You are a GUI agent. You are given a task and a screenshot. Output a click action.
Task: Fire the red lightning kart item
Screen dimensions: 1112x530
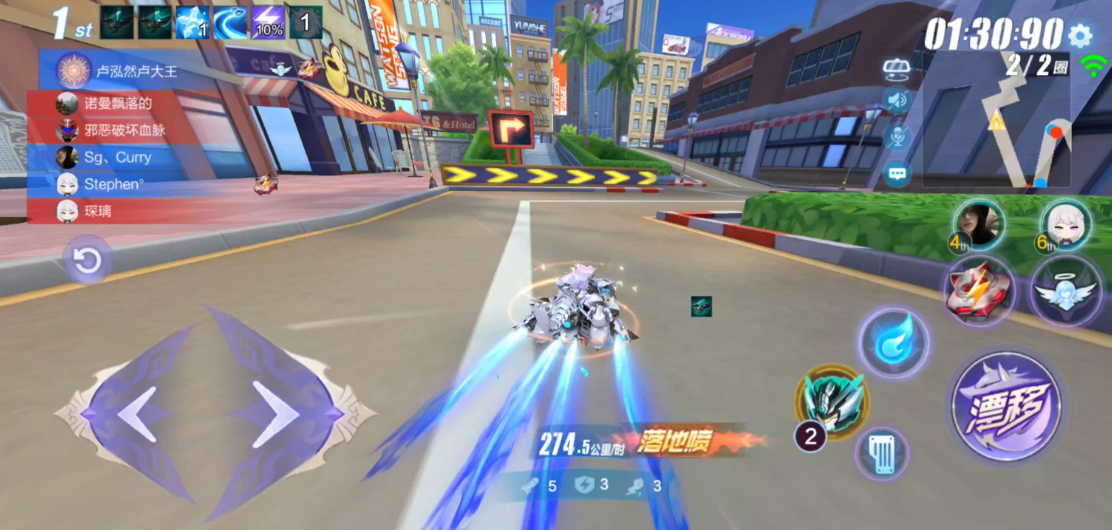tap(979, 290)
